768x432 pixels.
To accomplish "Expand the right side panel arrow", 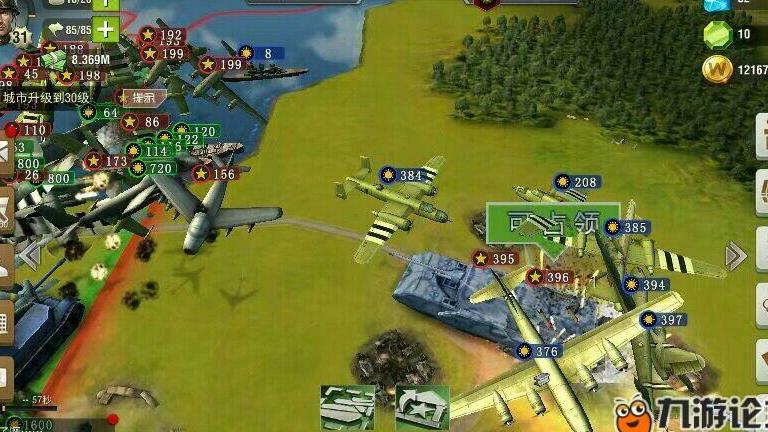I will click(x=737, y=256).
